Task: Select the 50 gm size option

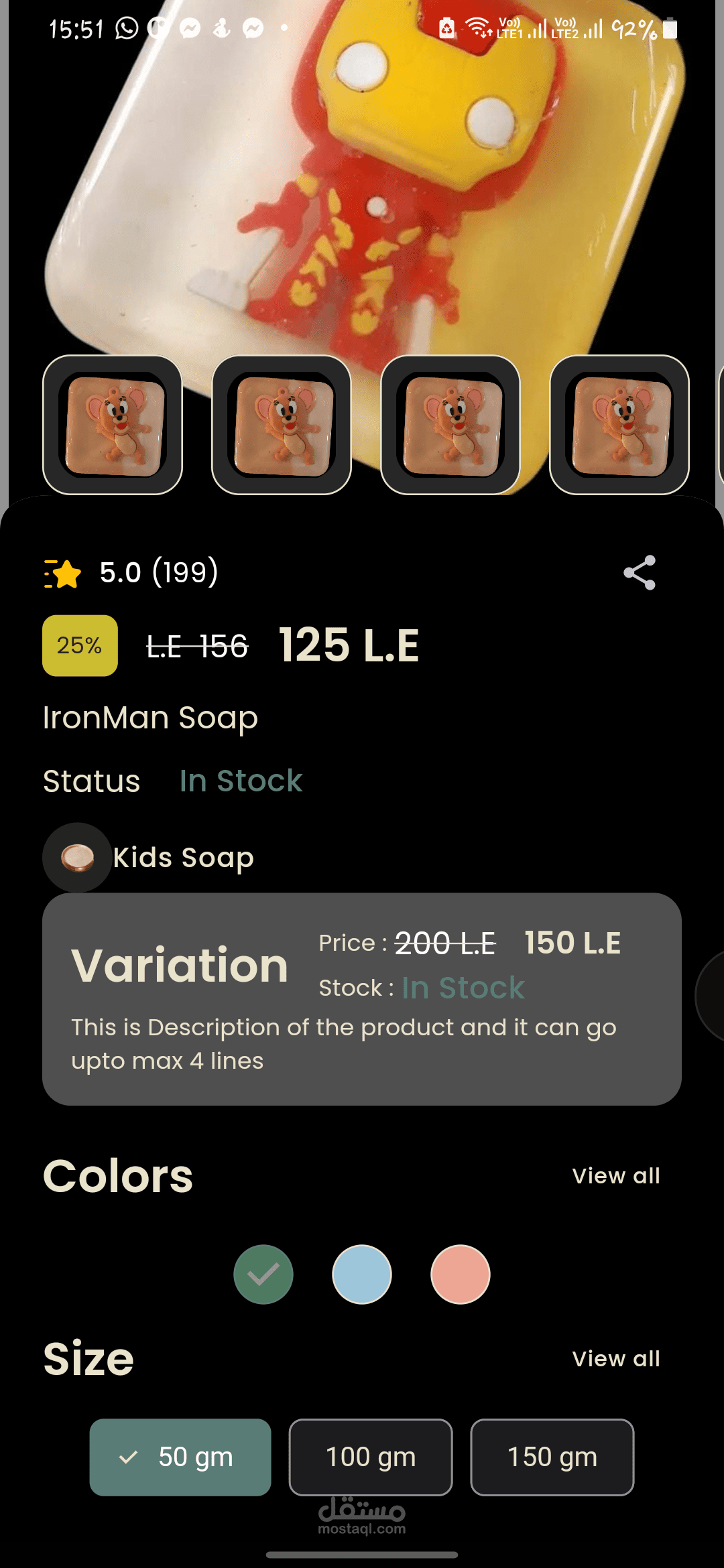Action: (x=180, y=1457)
